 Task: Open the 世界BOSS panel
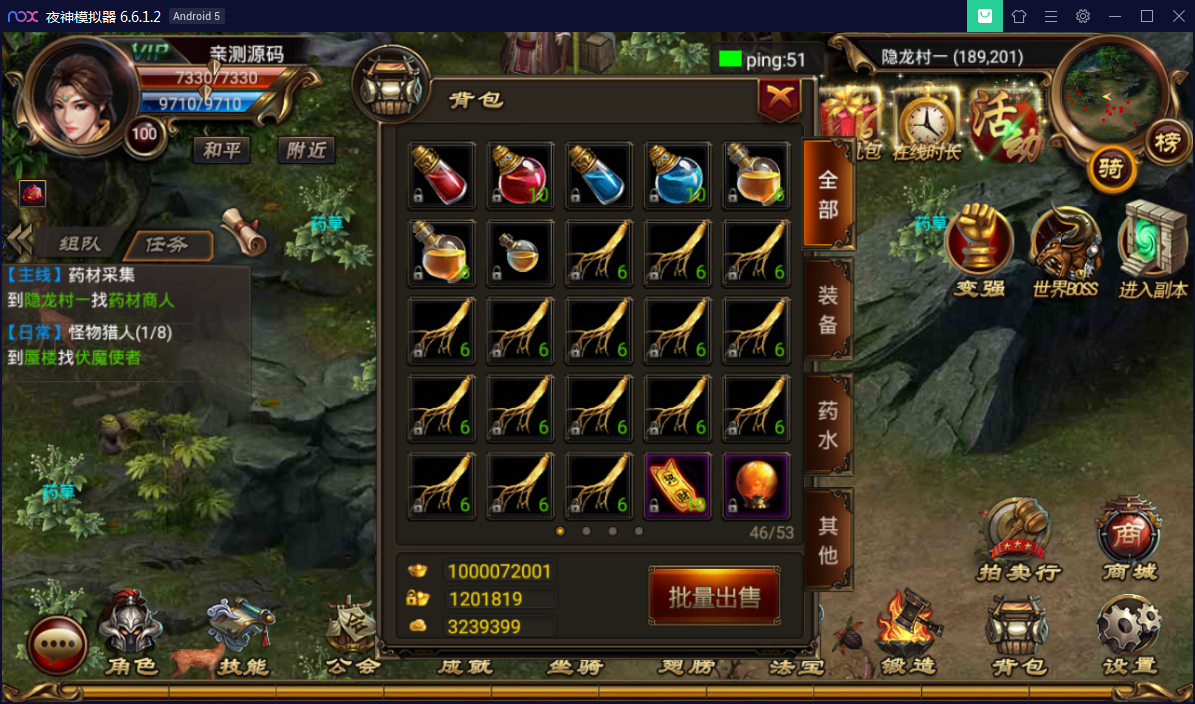1065,252
